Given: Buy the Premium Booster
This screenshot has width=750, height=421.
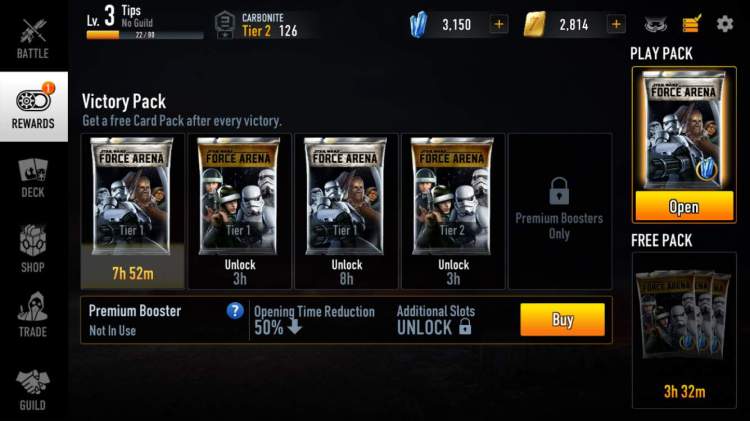Looking at the screenshot, I should point(562,319).
